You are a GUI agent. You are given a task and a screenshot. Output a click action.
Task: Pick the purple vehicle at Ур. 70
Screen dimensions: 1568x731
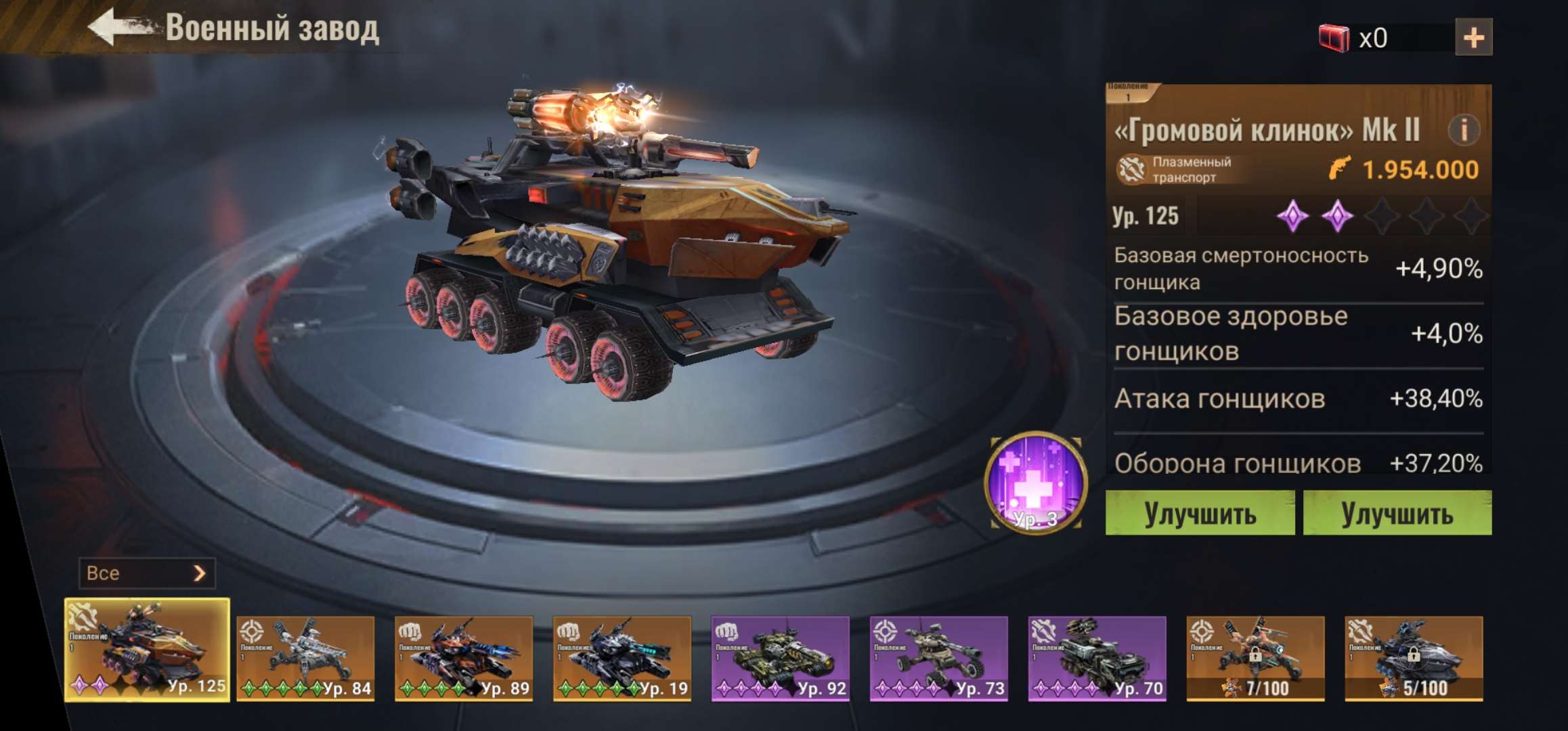point(1097,658)
